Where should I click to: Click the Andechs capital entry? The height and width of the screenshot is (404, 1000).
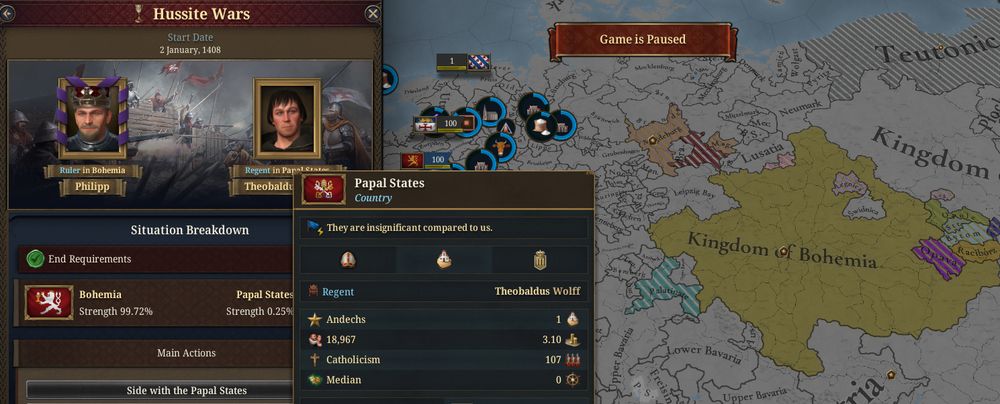click(x=346, y=319)
